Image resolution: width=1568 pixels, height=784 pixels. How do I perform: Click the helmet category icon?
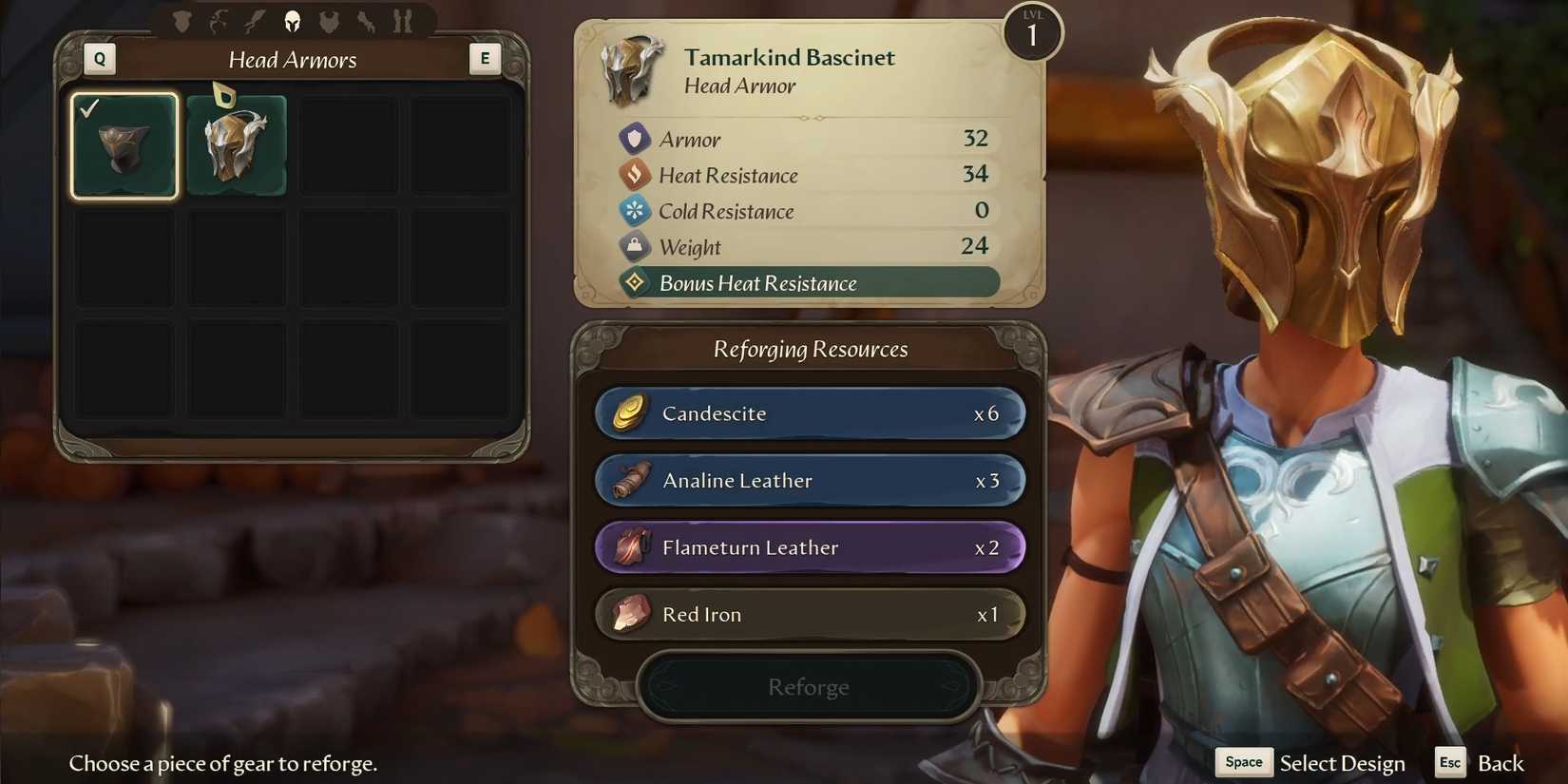click(292, 21)
